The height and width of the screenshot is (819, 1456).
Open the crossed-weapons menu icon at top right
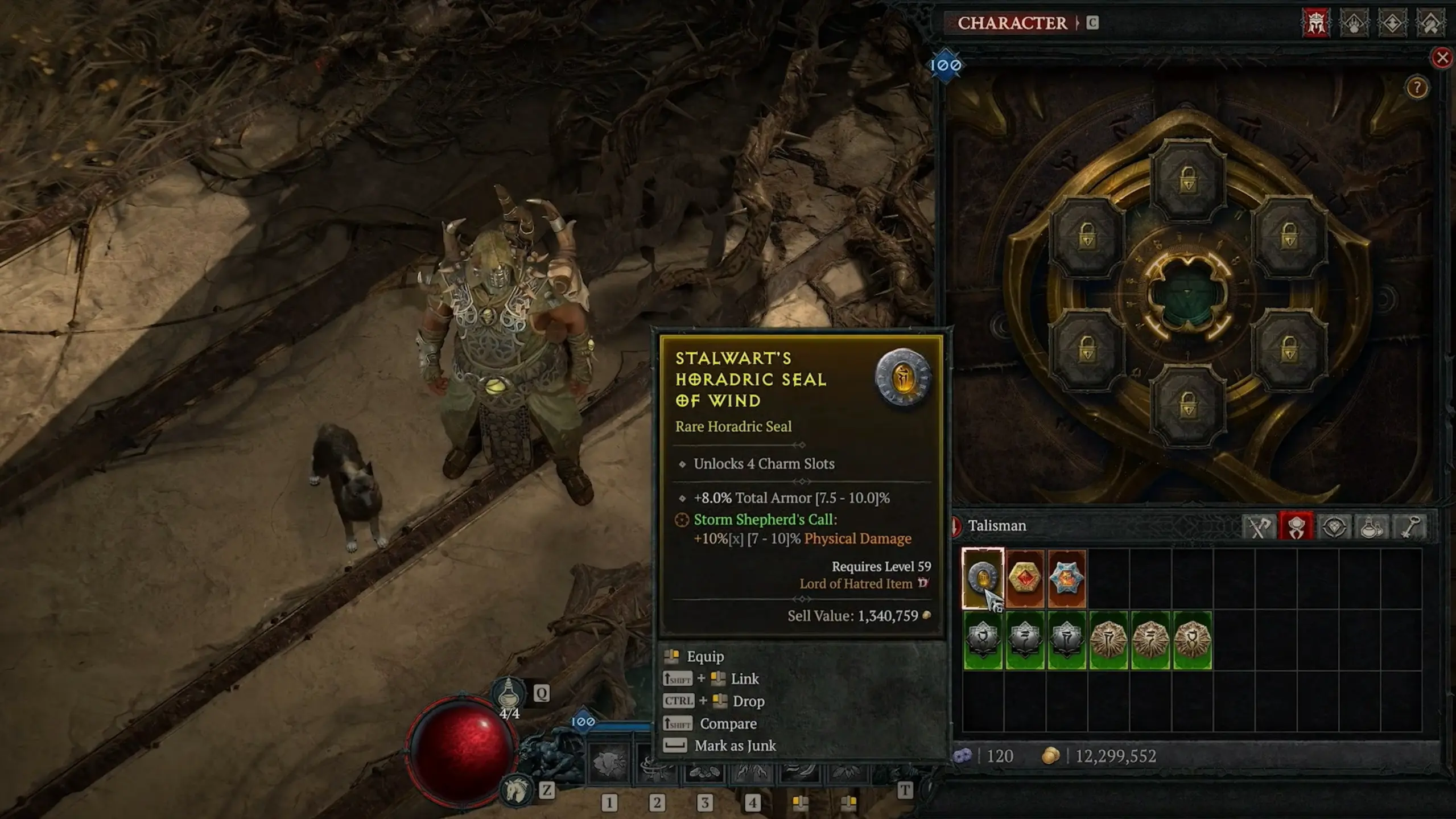(x=1430, y=24)
